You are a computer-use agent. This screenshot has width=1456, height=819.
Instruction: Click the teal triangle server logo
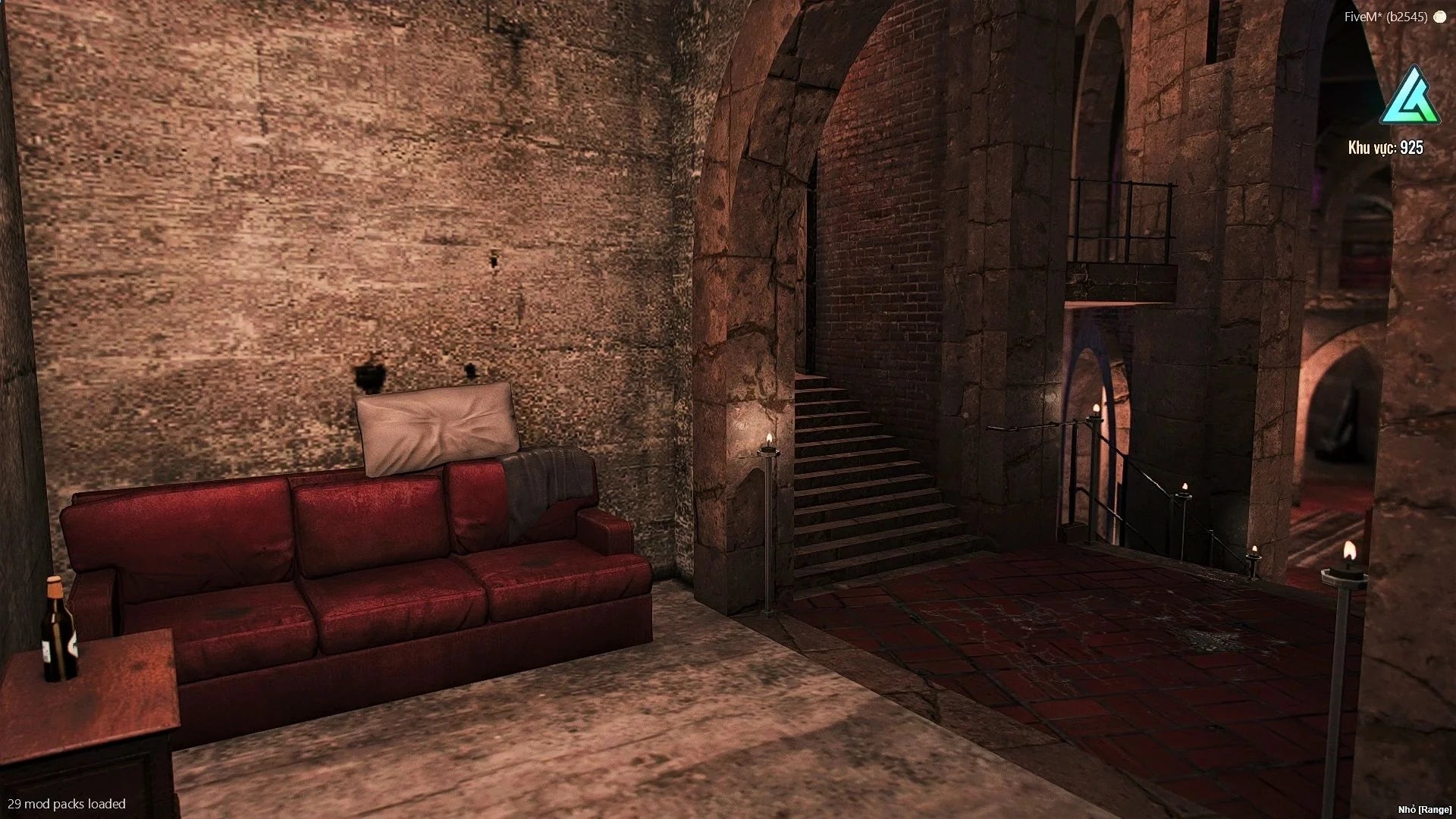[1409, 97]
